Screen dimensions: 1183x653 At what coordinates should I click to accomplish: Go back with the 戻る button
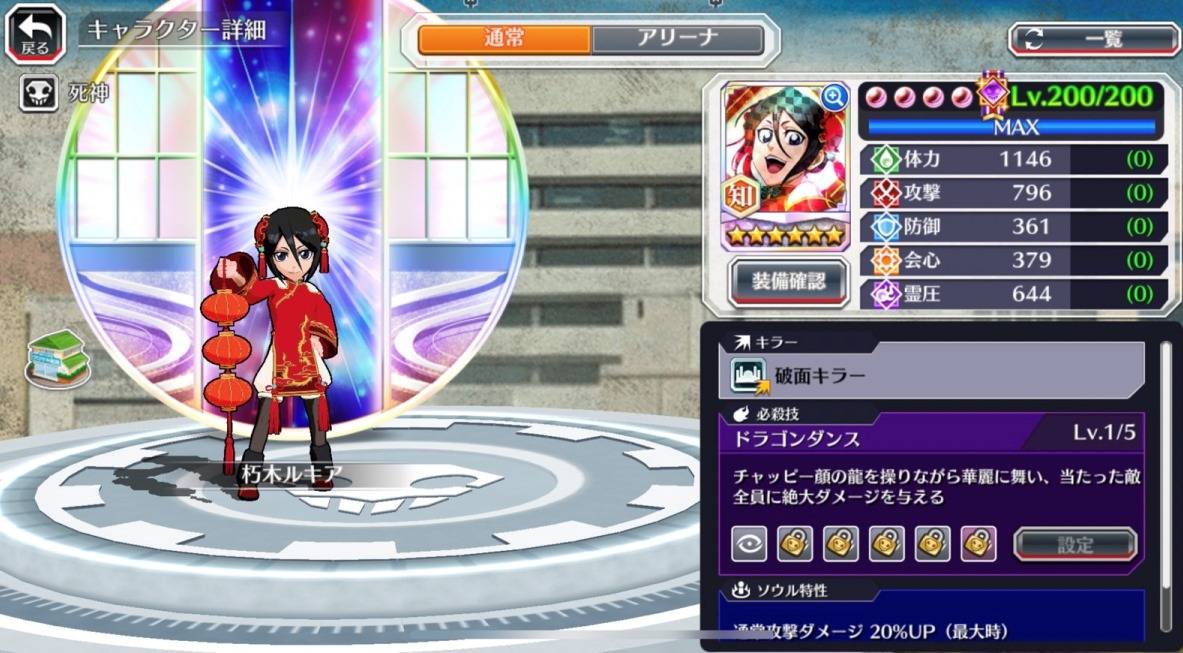[x=34, y=32]
